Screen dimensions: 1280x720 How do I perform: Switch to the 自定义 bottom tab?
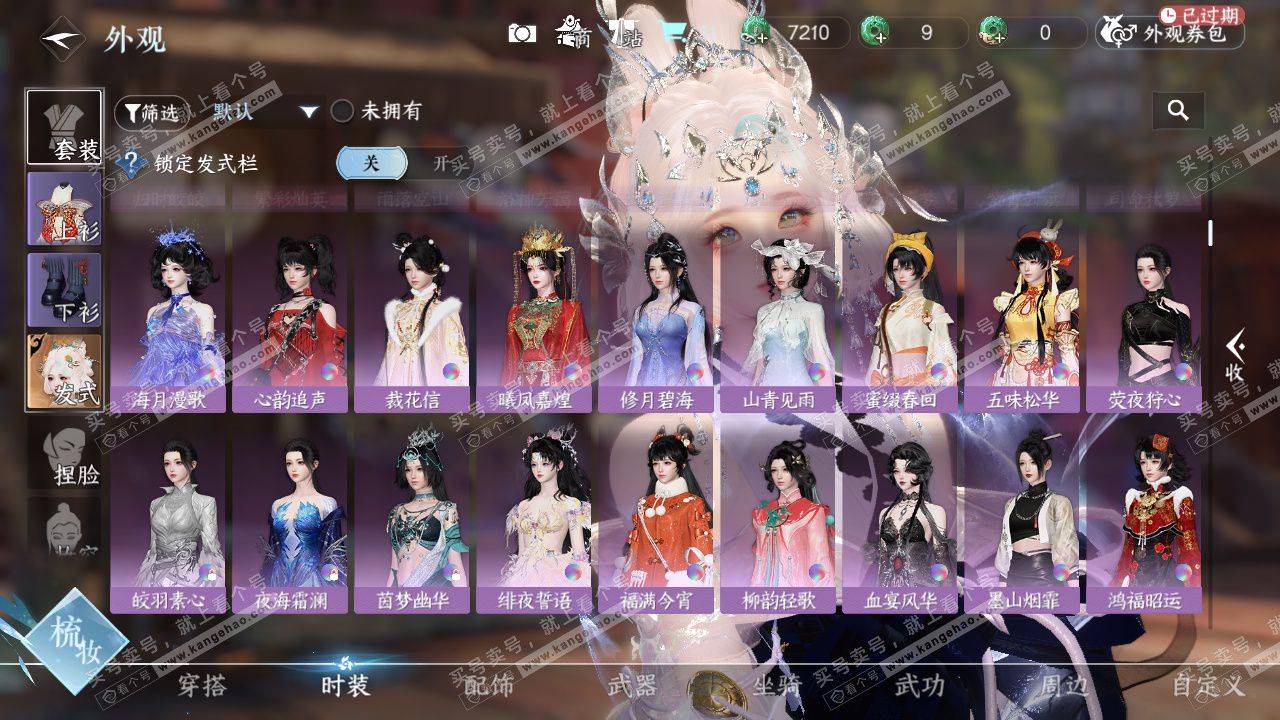(1208, 685)
